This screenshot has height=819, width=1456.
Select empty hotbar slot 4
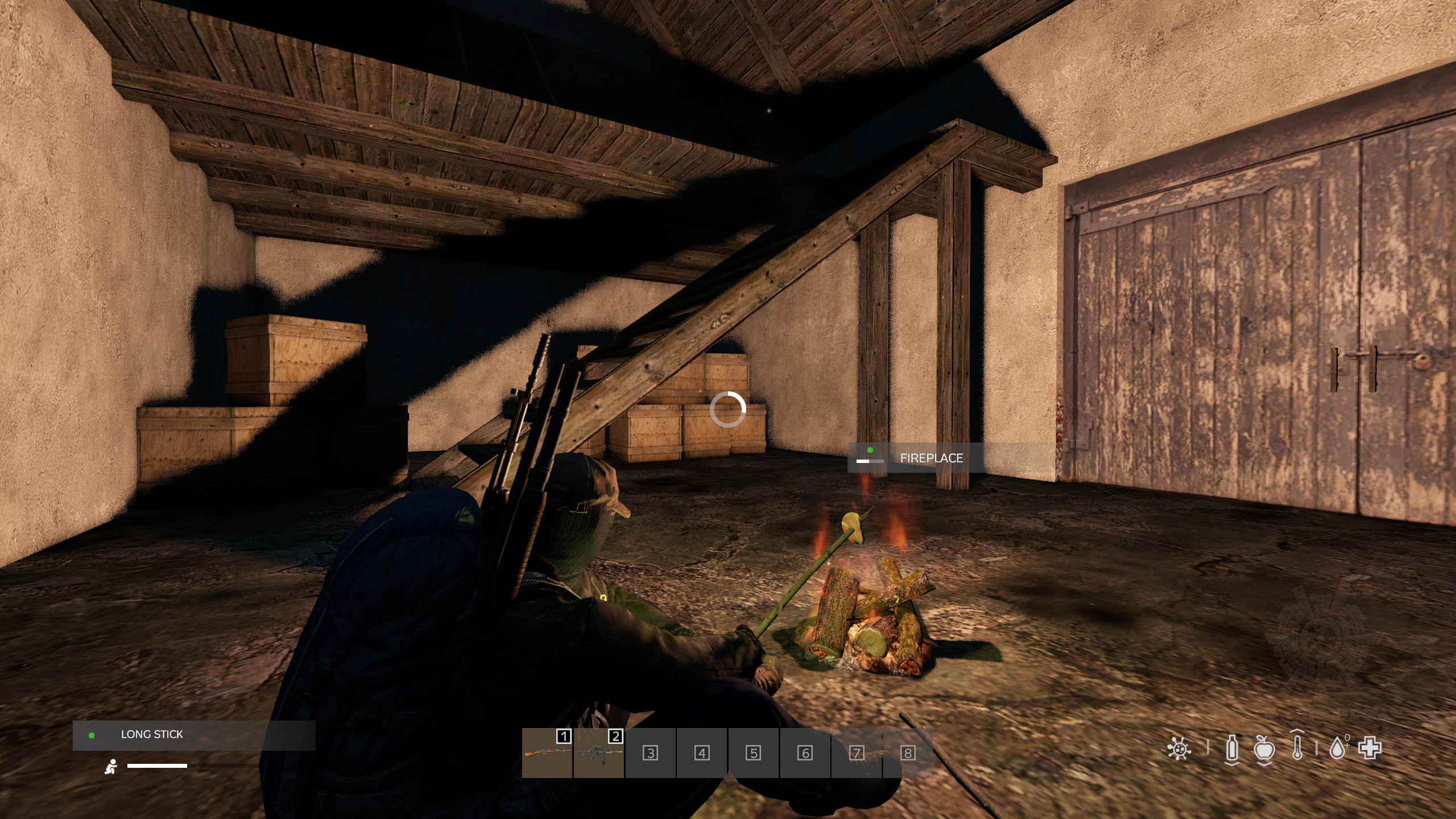702,753
